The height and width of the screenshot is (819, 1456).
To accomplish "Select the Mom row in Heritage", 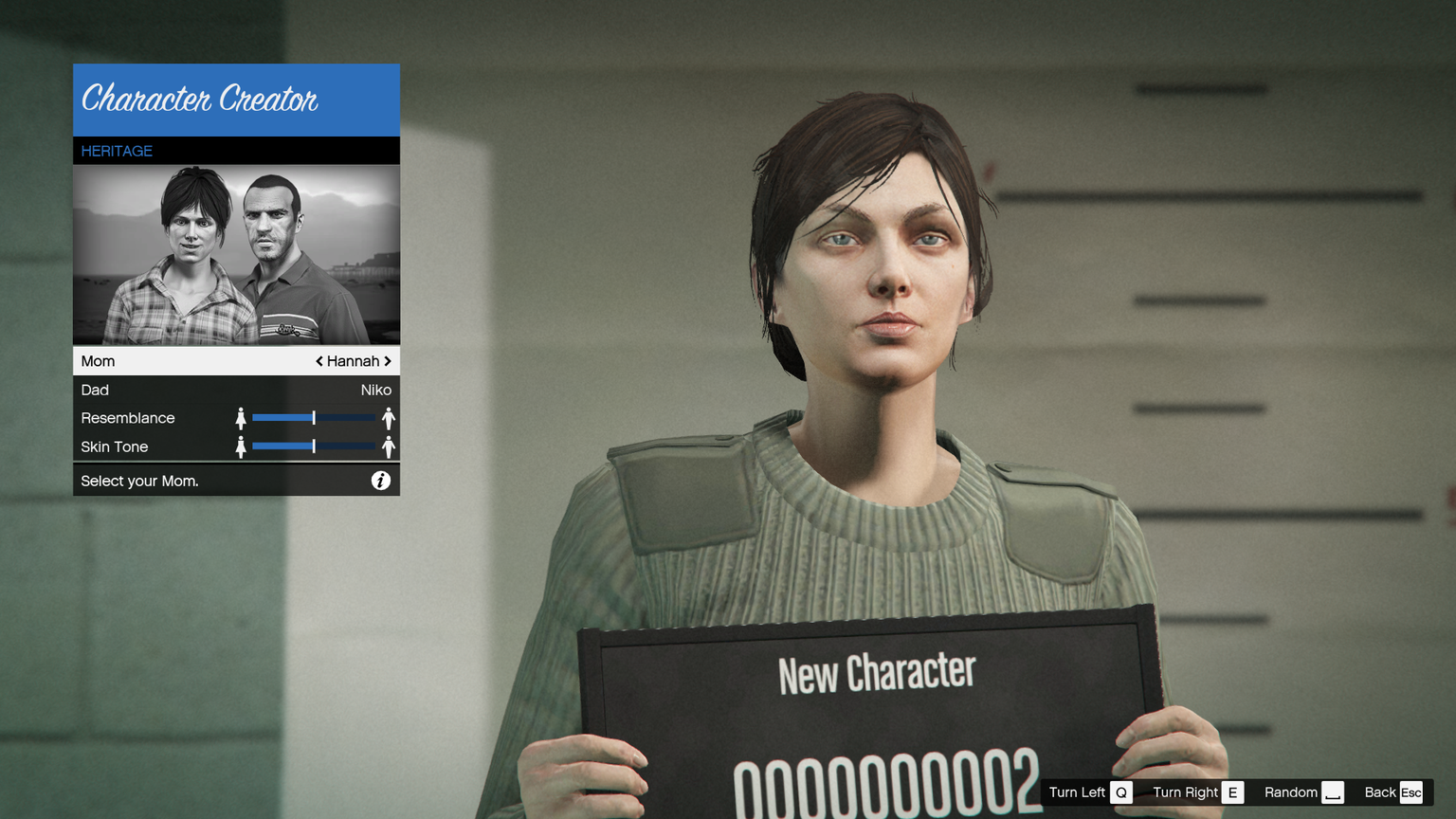I will [x=190, y=361].
